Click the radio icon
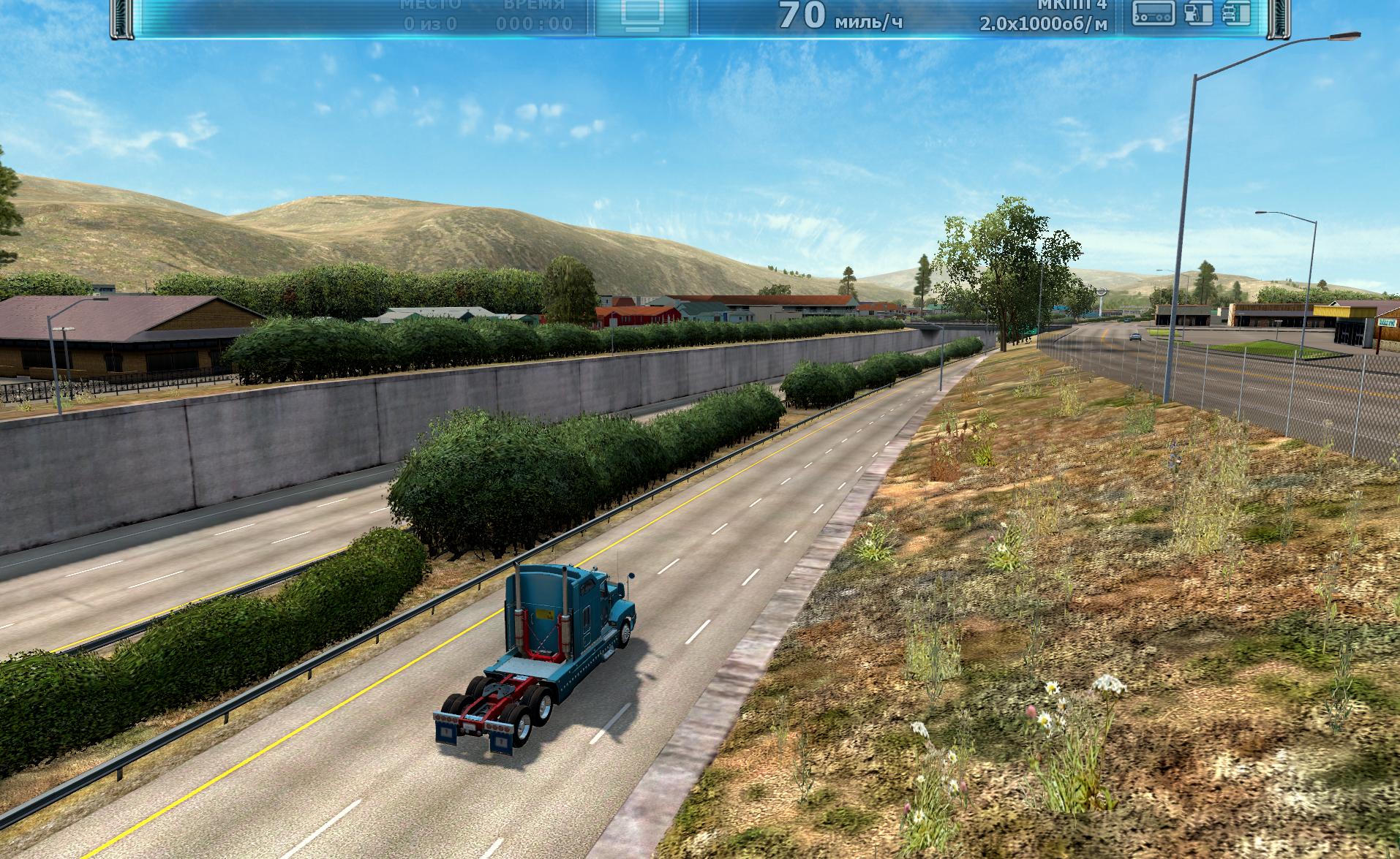Image resolution: width=1400 pixels, height=859 pixels. pos(1154,13)
